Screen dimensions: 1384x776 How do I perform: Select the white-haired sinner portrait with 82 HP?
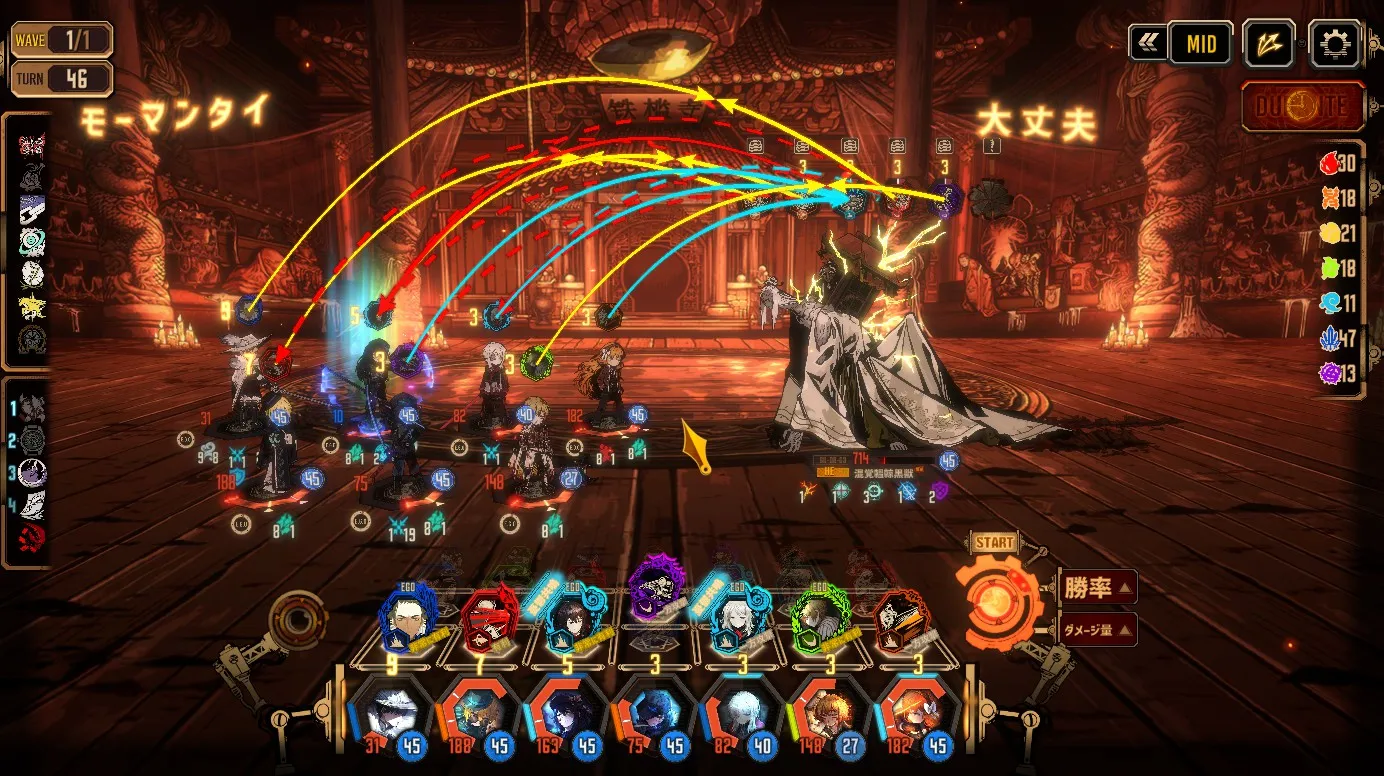coord(741,712)
